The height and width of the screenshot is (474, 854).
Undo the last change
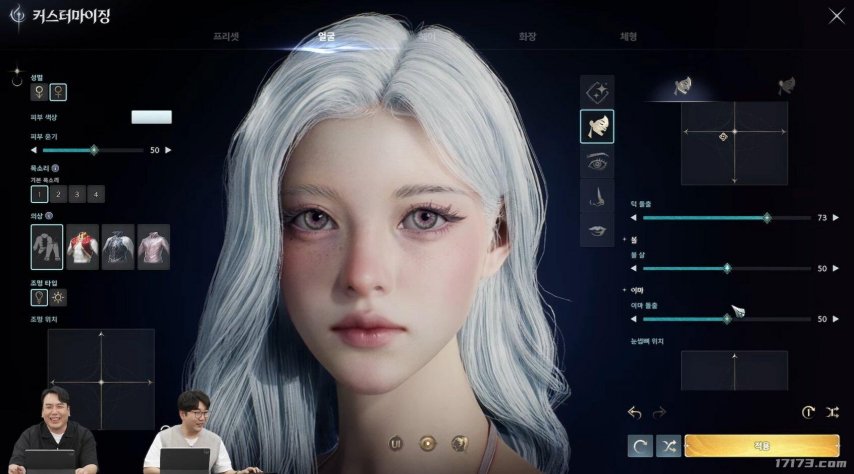634,411
